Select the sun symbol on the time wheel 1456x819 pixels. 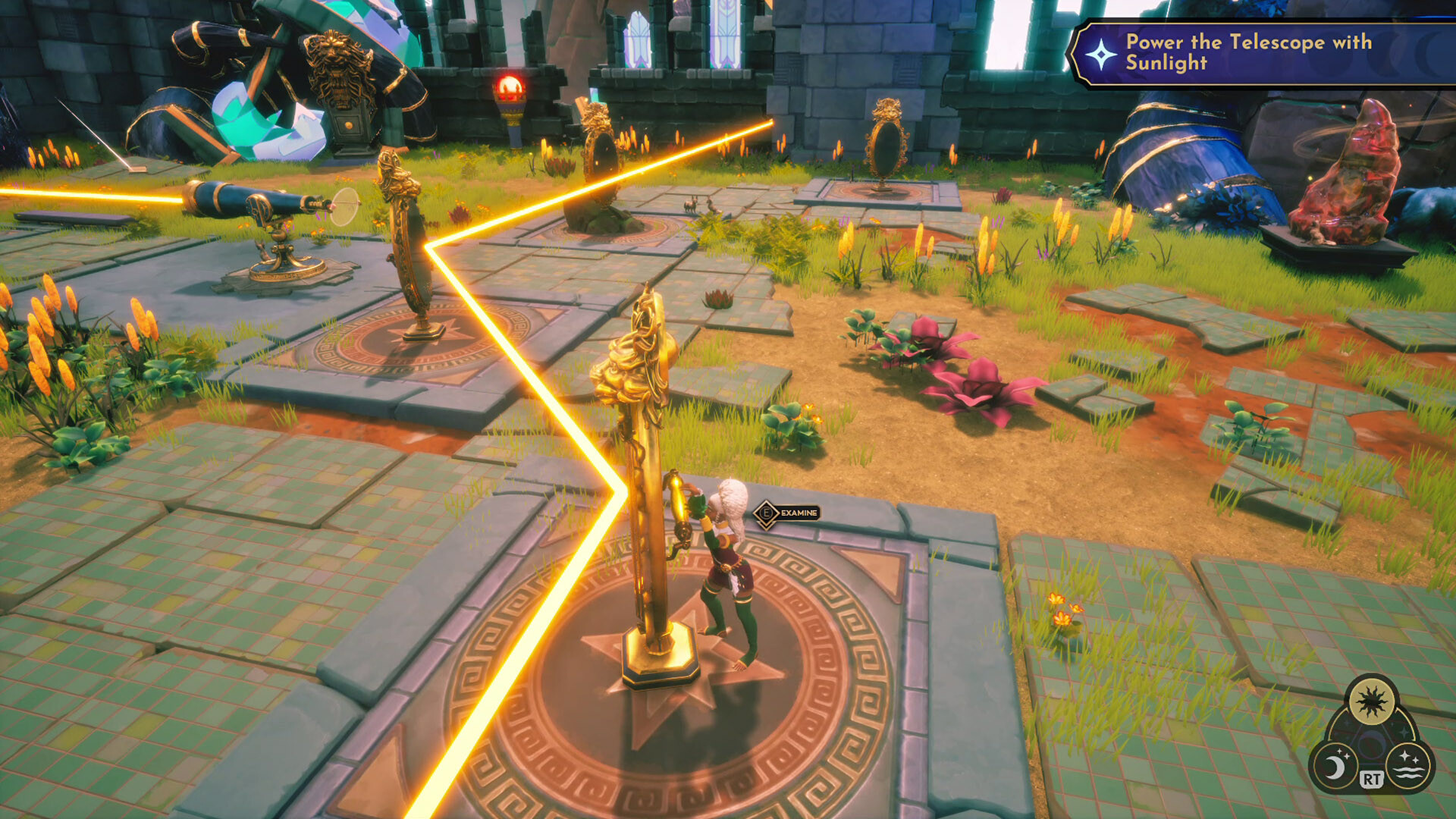point(1372,700)
